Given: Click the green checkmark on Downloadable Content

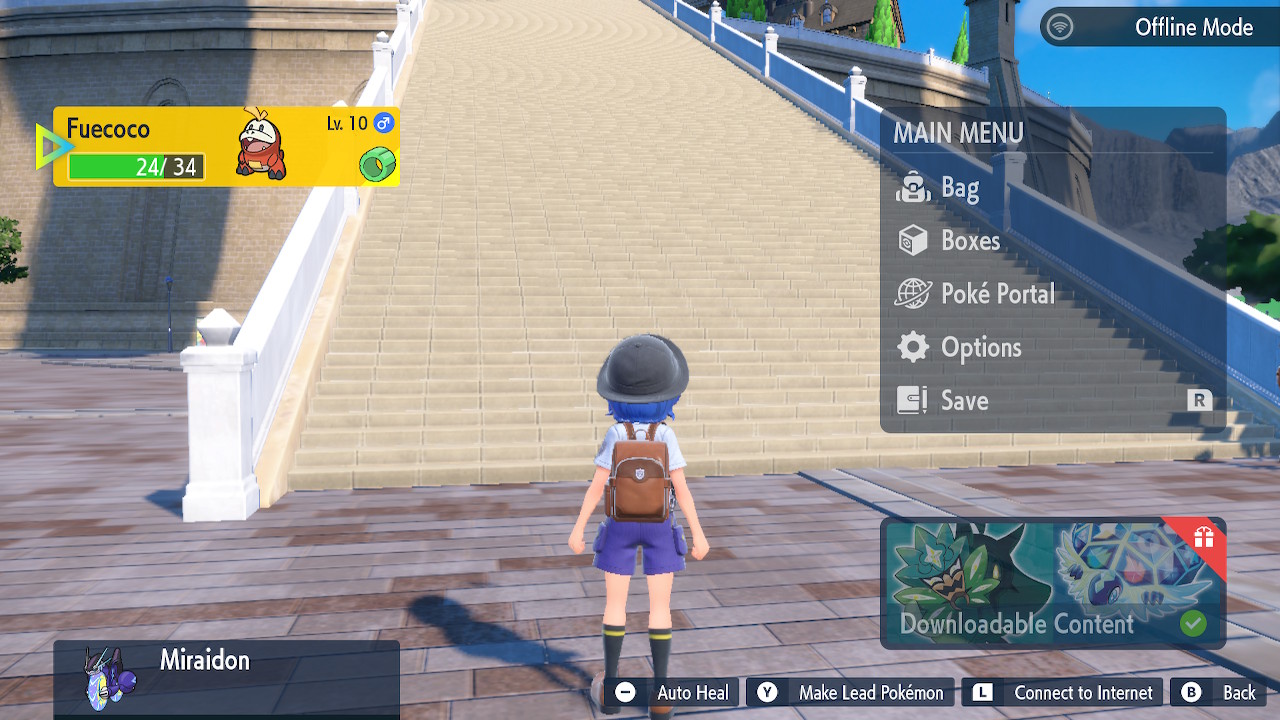Looking at the screenshot, I should [x=1196, y=624].
